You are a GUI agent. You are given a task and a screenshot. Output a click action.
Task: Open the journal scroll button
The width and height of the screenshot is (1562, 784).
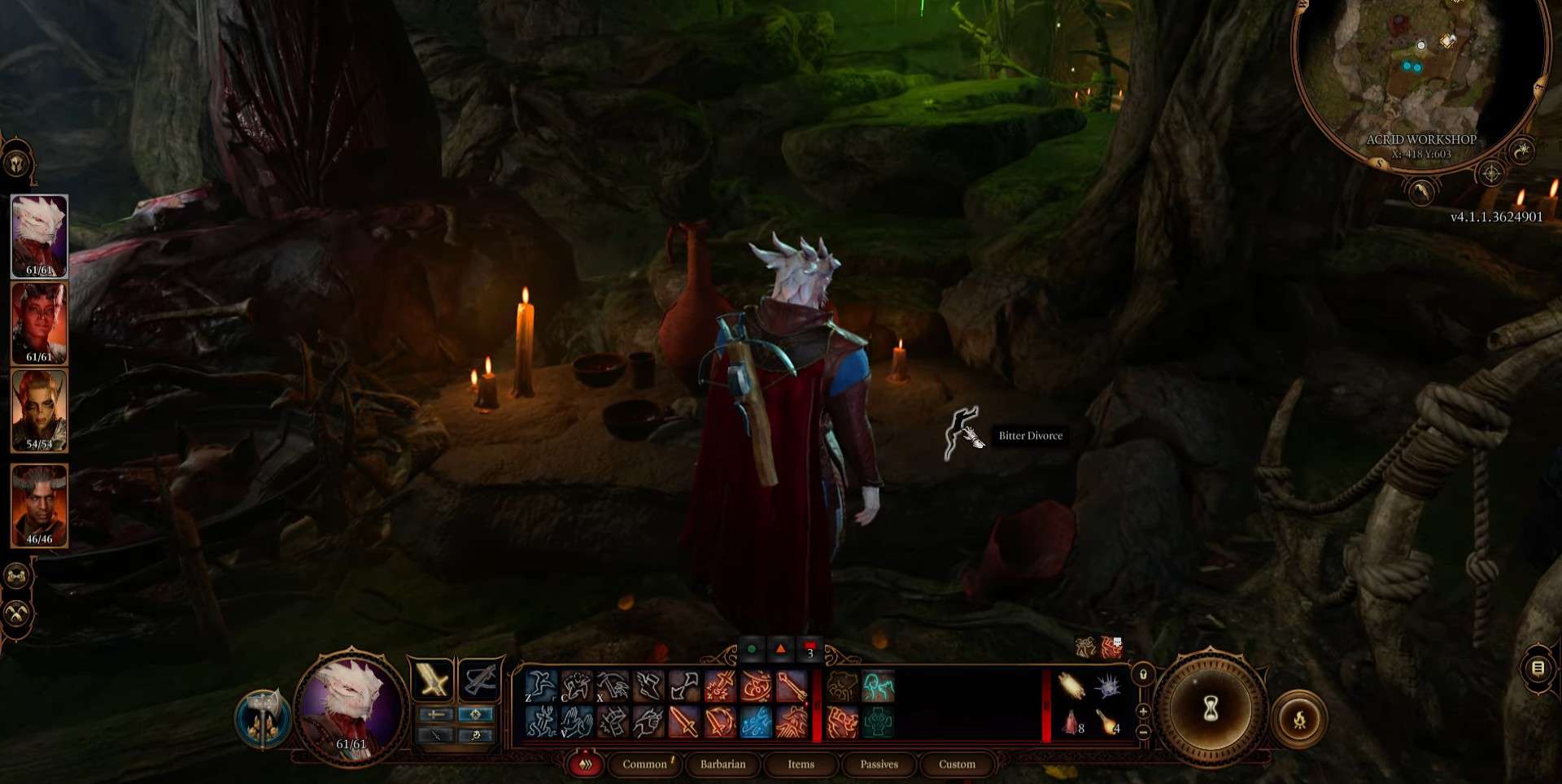pos(1538,669)
